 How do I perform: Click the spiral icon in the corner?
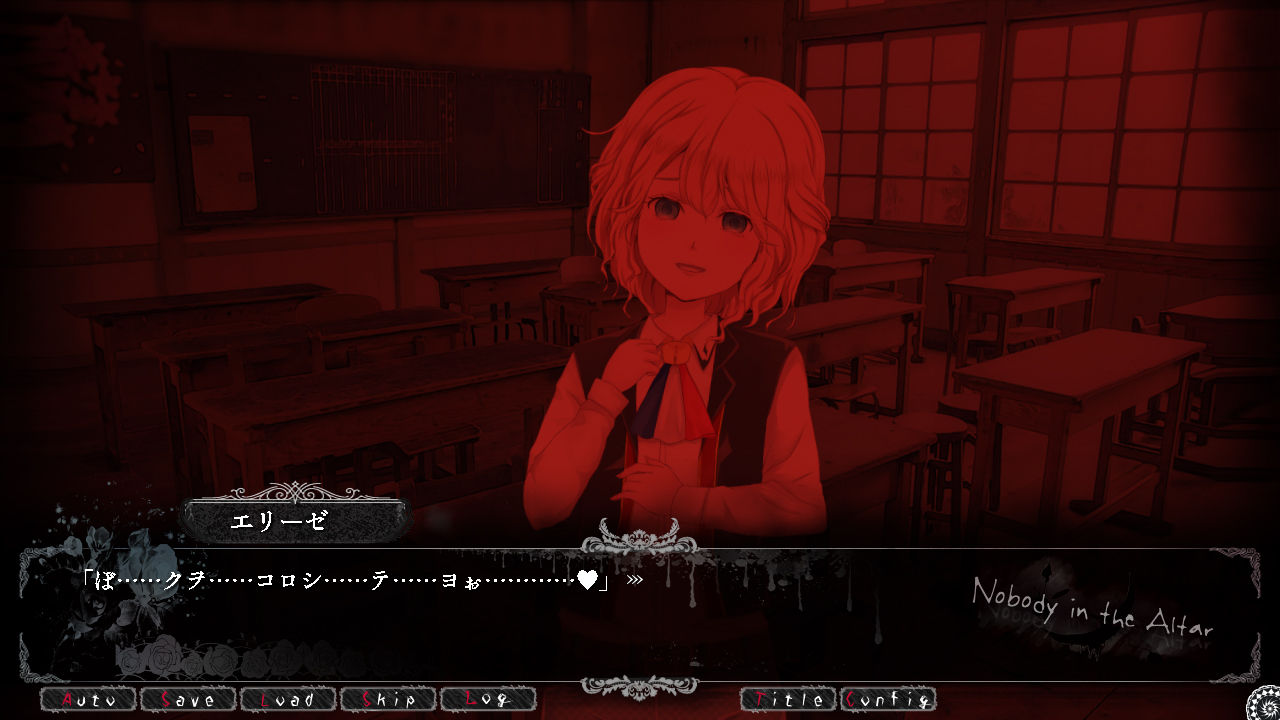(1262, 702)
